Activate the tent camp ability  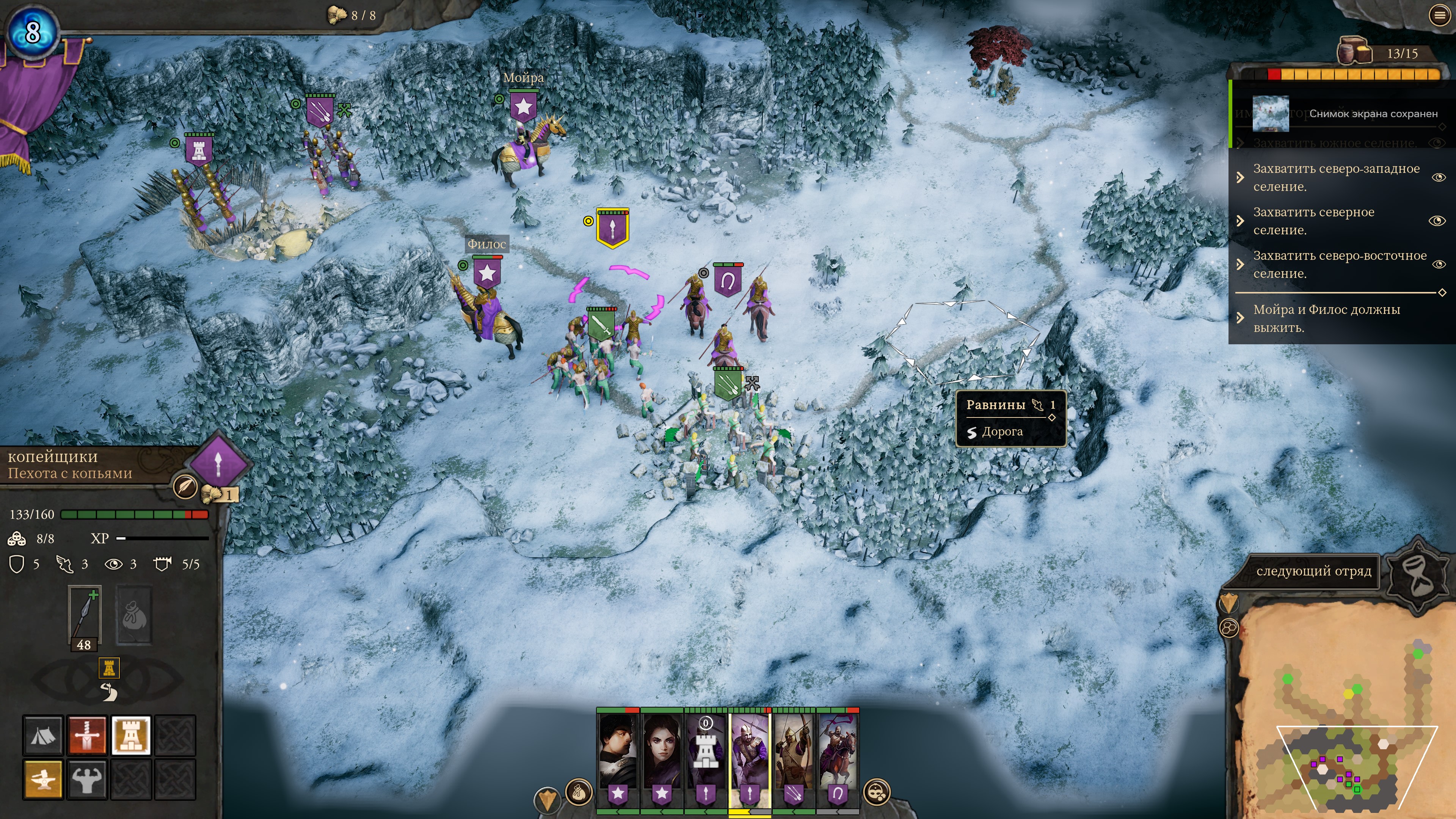click(x=43, y=735)
